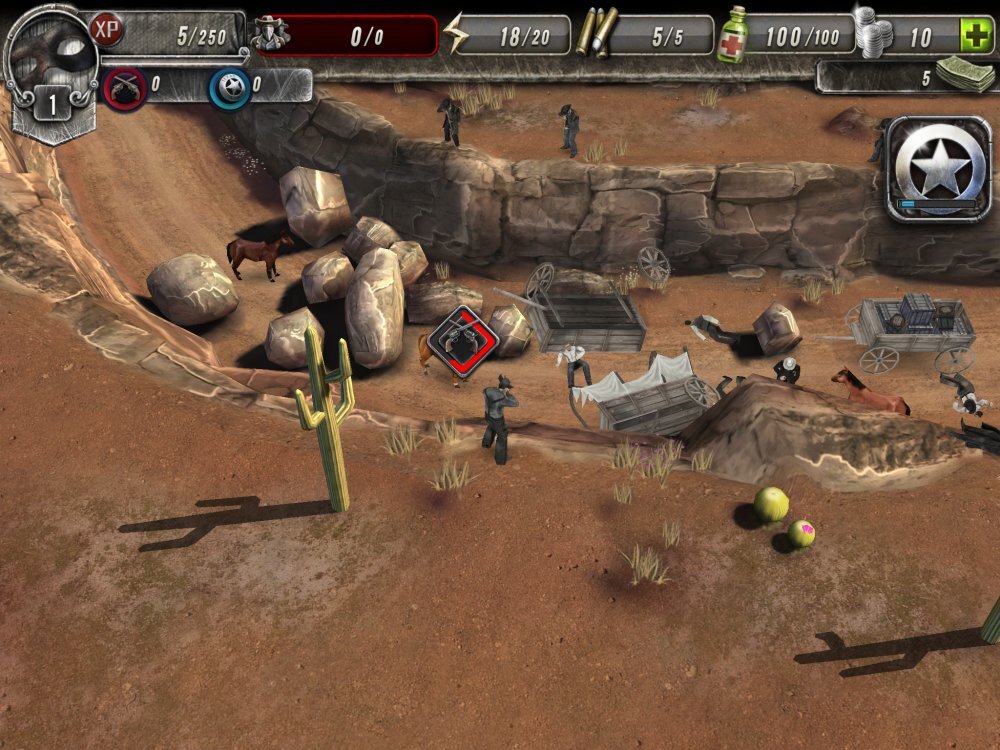Image resolution: width=1000 pixels, height=750 pixels.
Task: Open the sheriff star badge menu
Action: 938,167
